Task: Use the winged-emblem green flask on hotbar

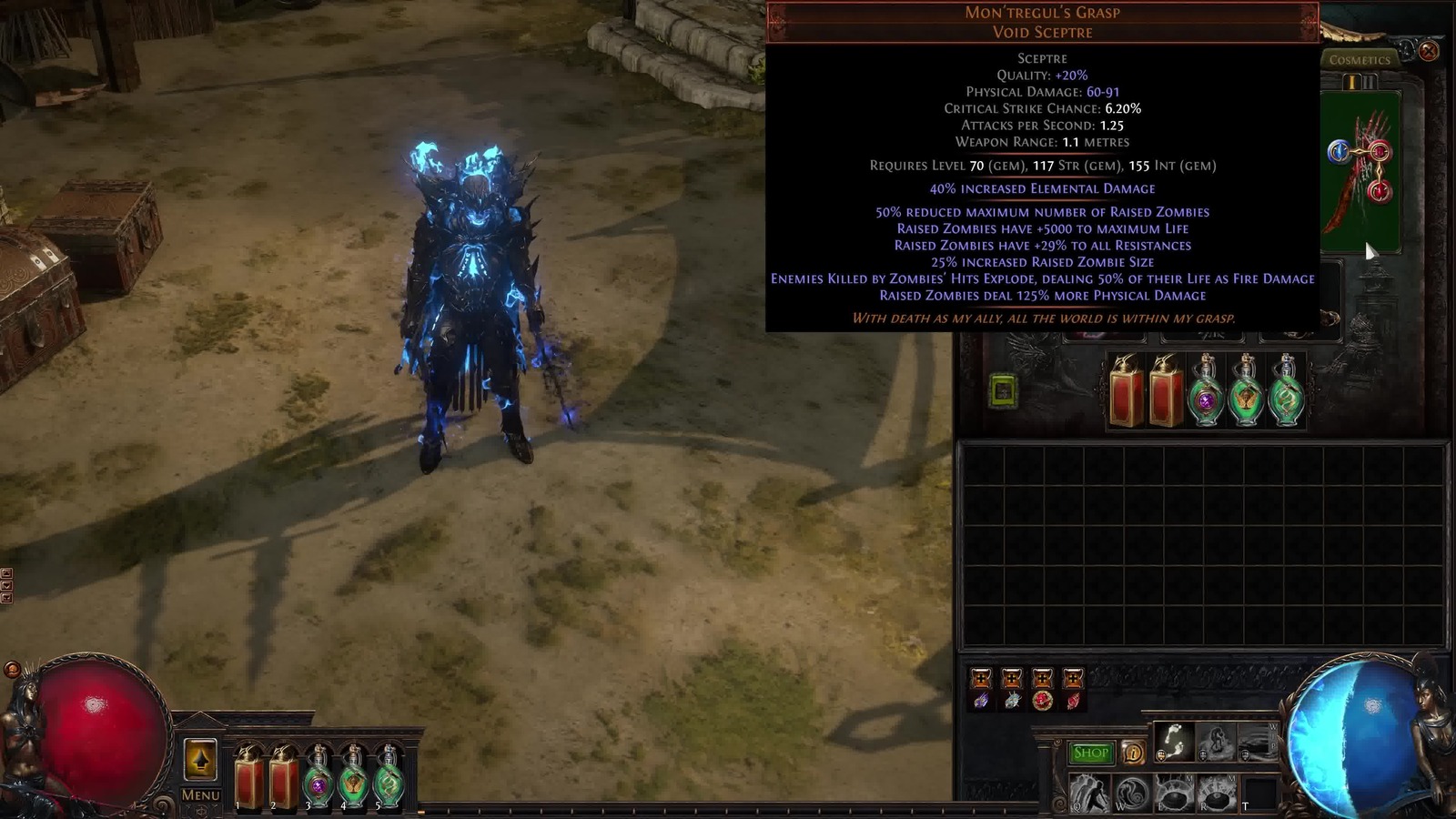Action: click(x=353, y=778)
